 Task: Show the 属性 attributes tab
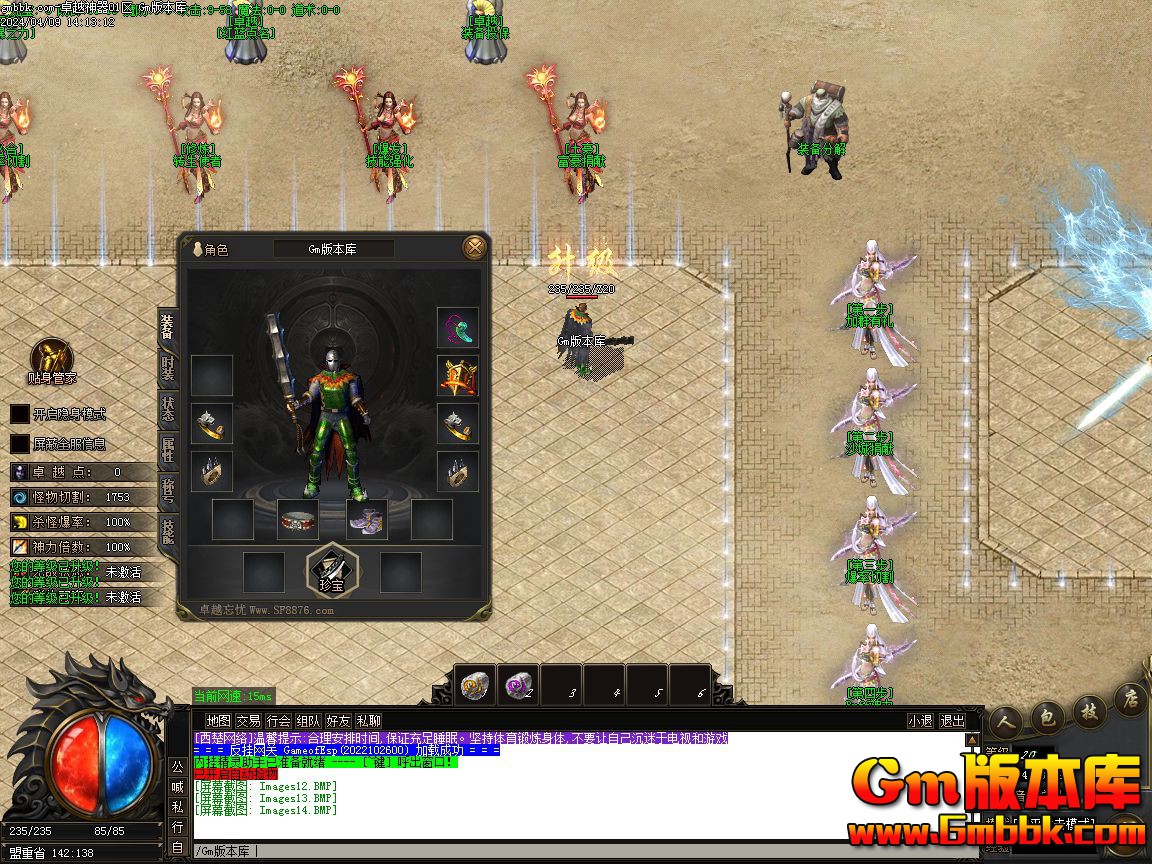click(168, 450)
